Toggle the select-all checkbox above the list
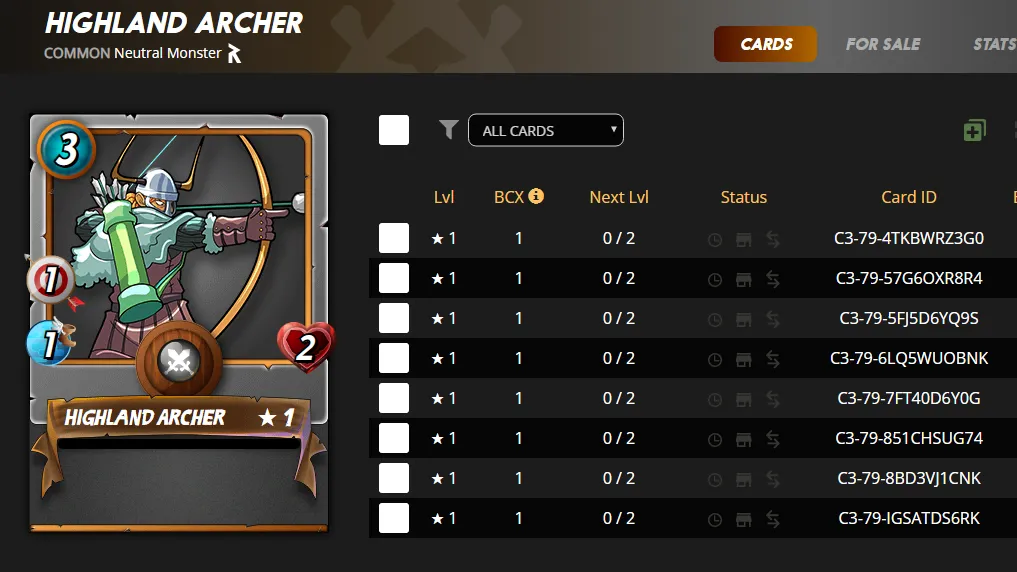1017x572 pixels. (394, 130)
